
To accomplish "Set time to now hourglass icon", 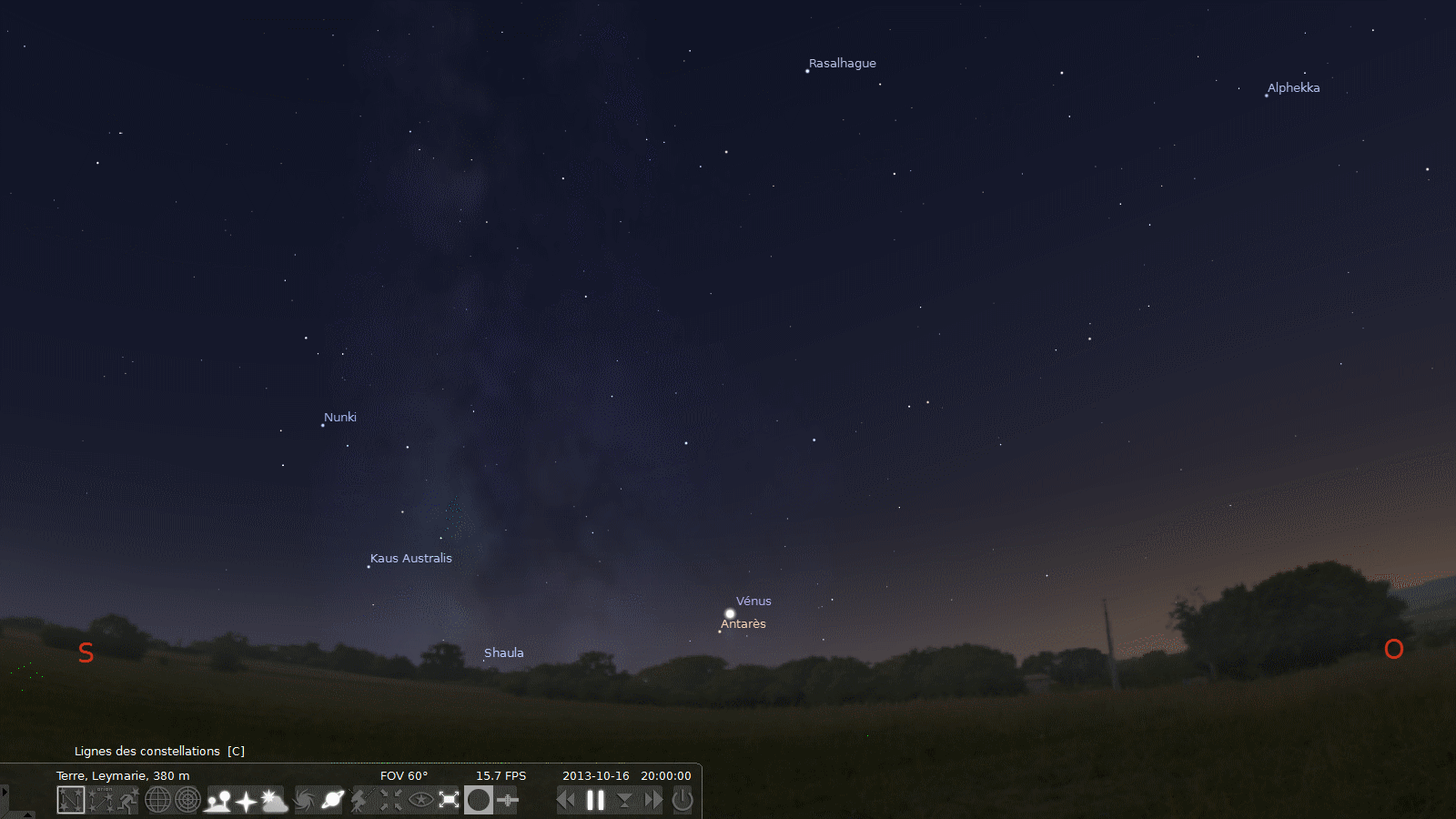I will 624,800.
